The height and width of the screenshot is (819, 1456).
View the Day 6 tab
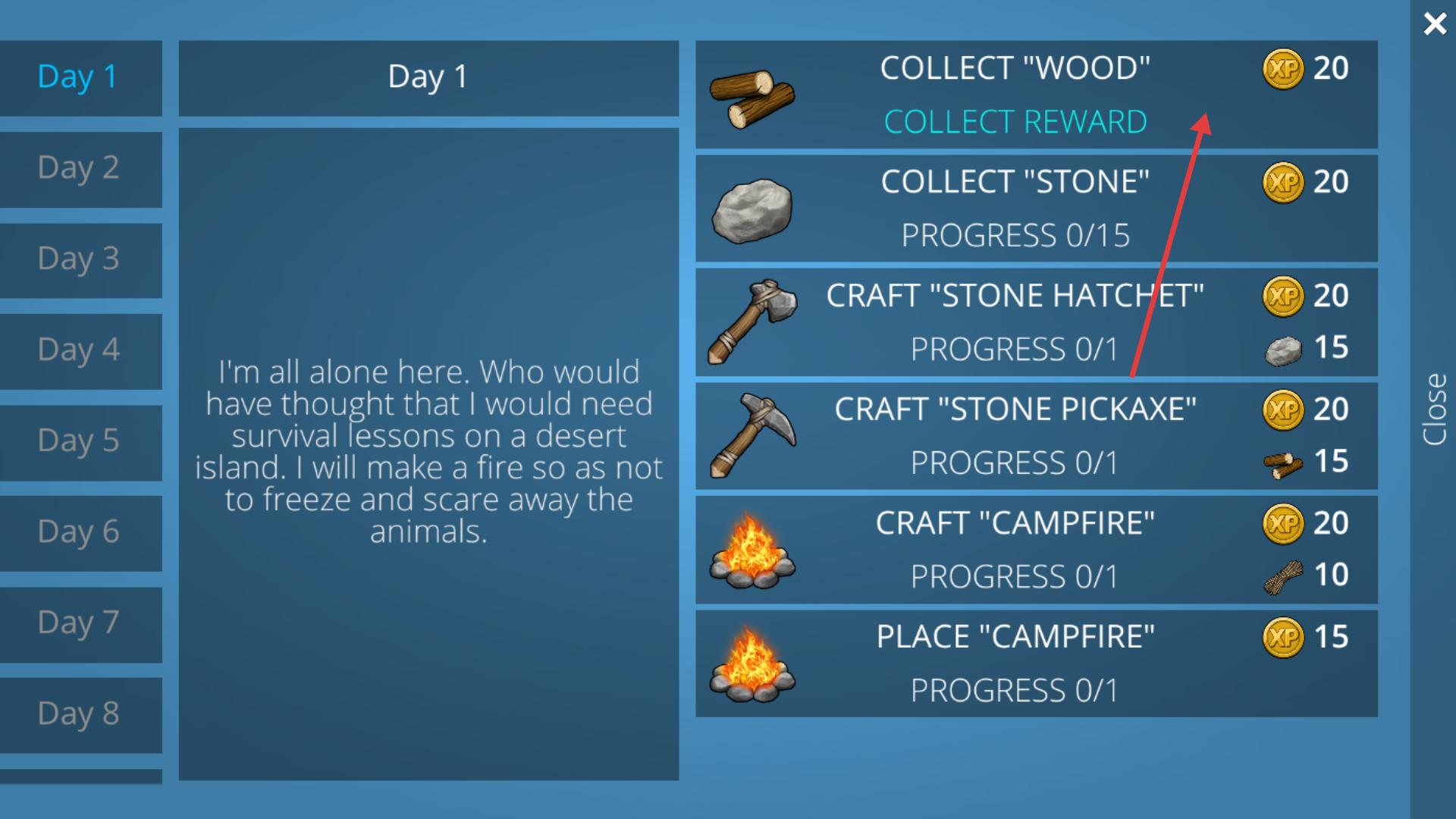78,532
